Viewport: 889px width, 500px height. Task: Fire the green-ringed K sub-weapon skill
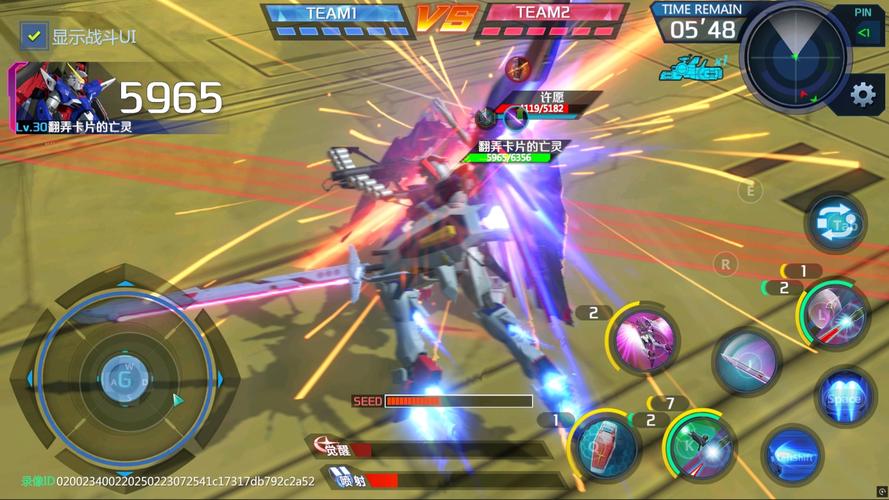[x=701, y=444]
